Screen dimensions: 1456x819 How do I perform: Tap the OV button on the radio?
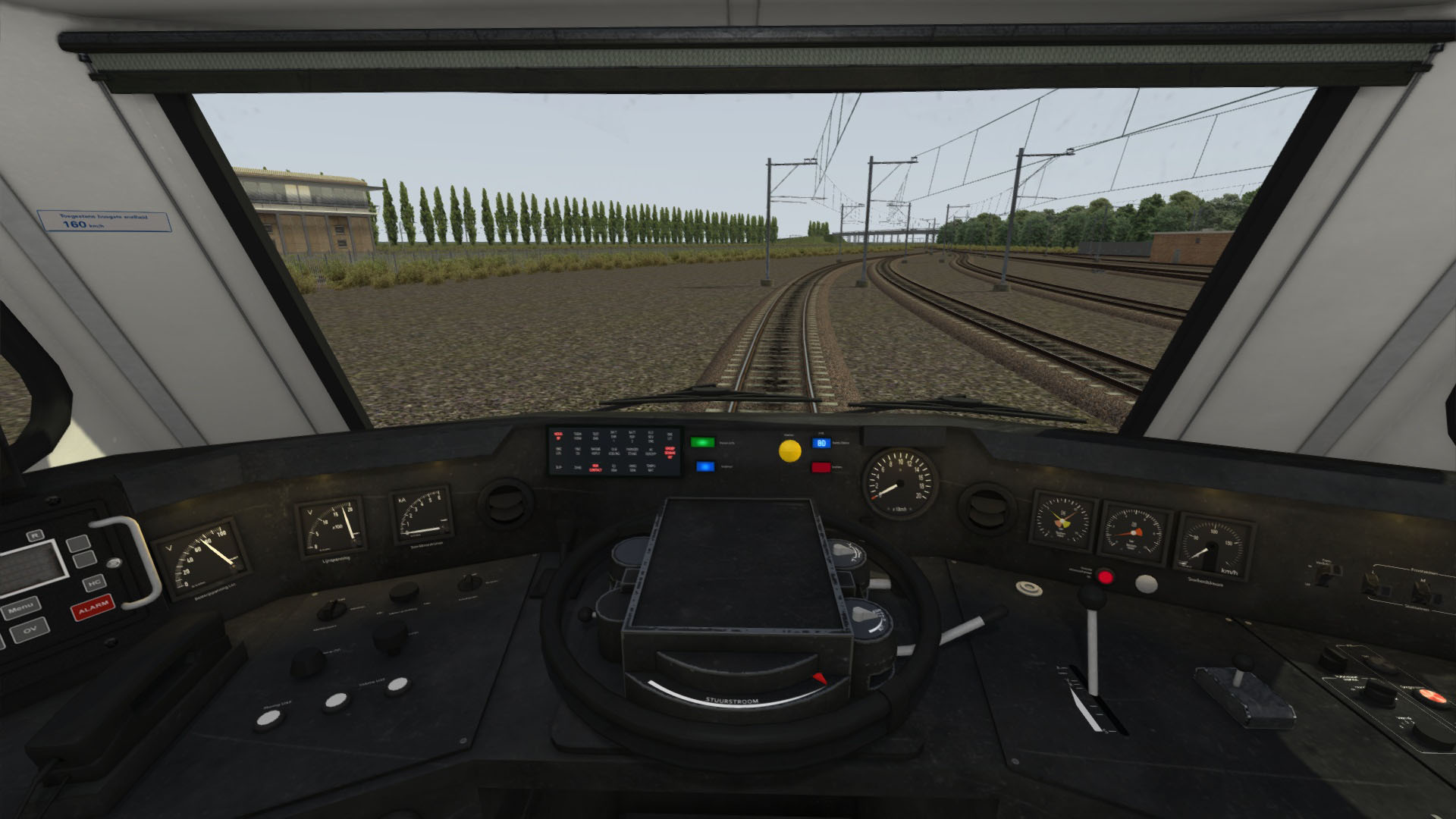click(x=31, y=629)
